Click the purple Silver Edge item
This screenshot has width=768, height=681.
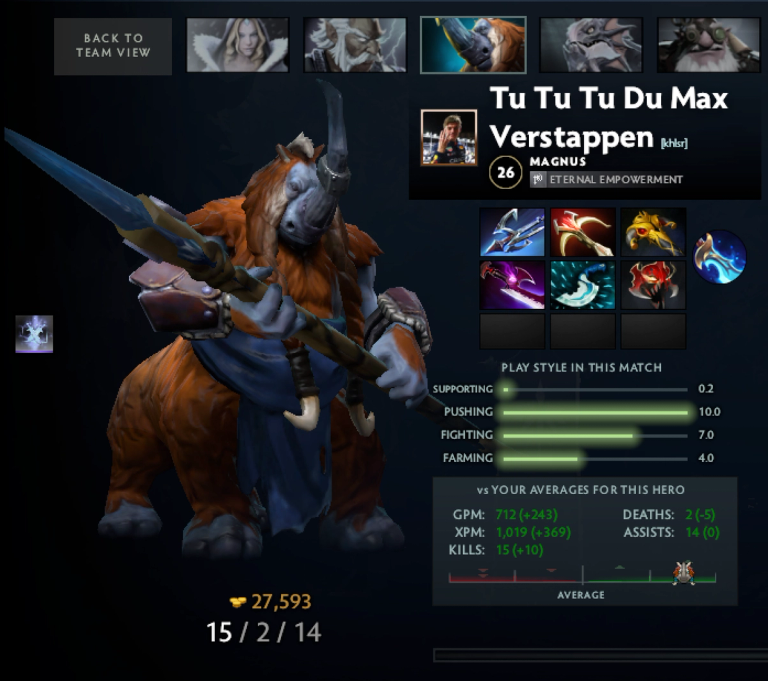(x=512, y=285)
